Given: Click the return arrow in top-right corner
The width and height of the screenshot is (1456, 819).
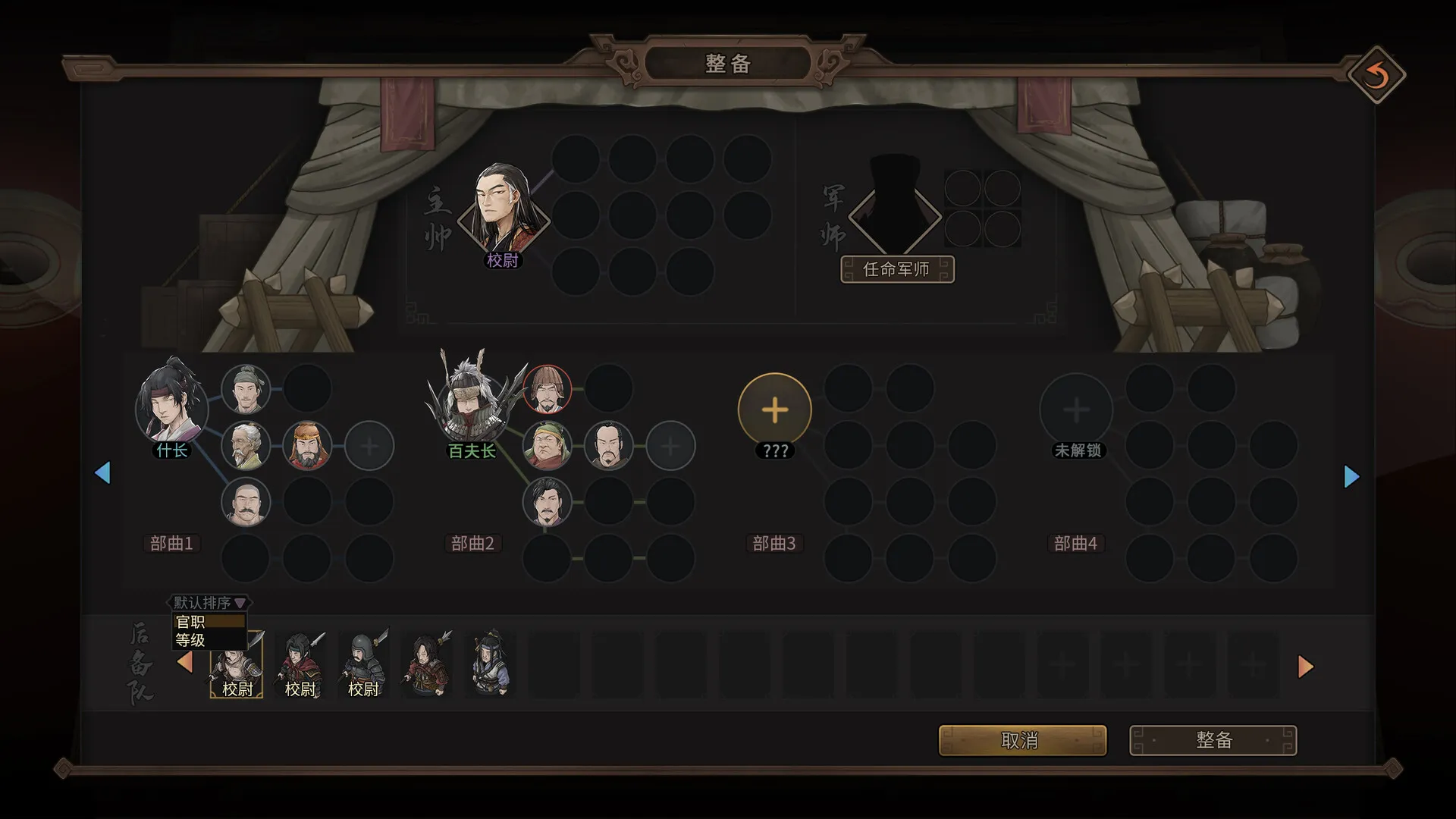Looking at the screenshot, I should click(x=1378, y=75).
